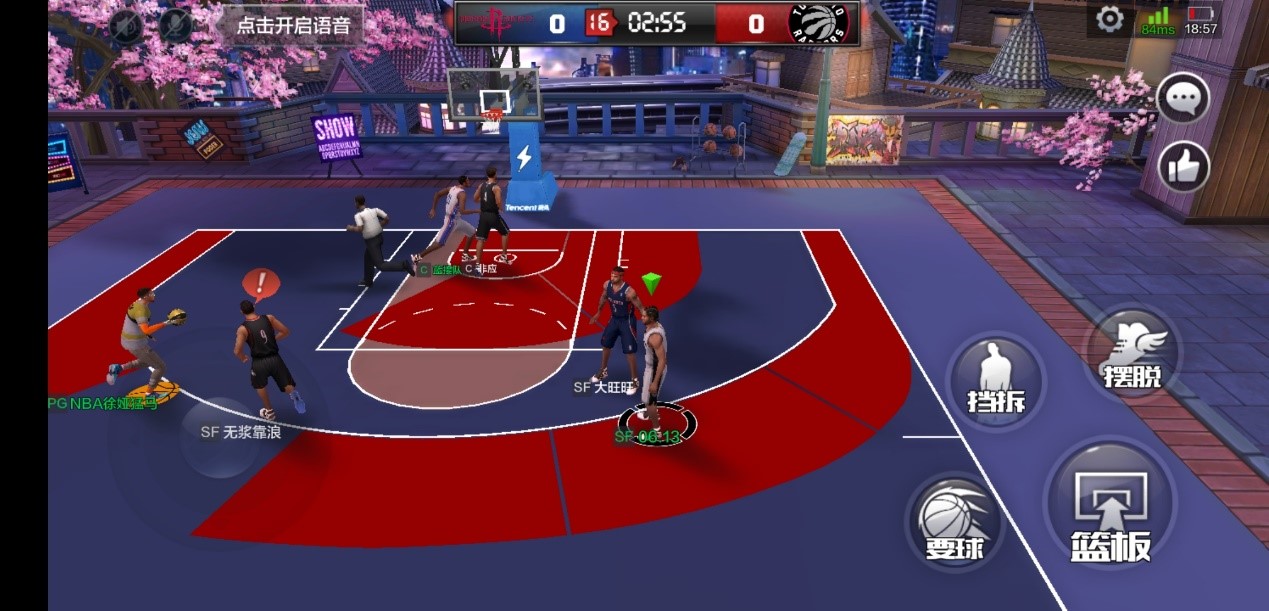
Task: Toggle the muted microphone icon
Action: [176, 24]
